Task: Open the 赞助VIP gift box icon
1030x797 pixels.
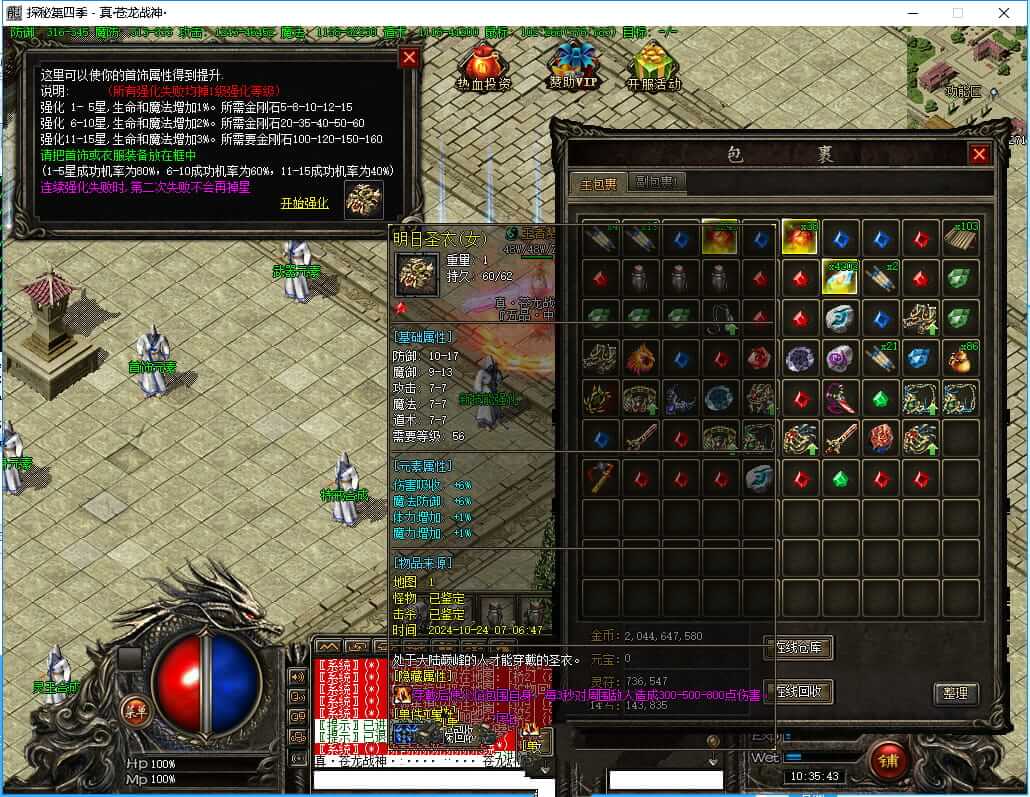Action: [x=572, y=64]
